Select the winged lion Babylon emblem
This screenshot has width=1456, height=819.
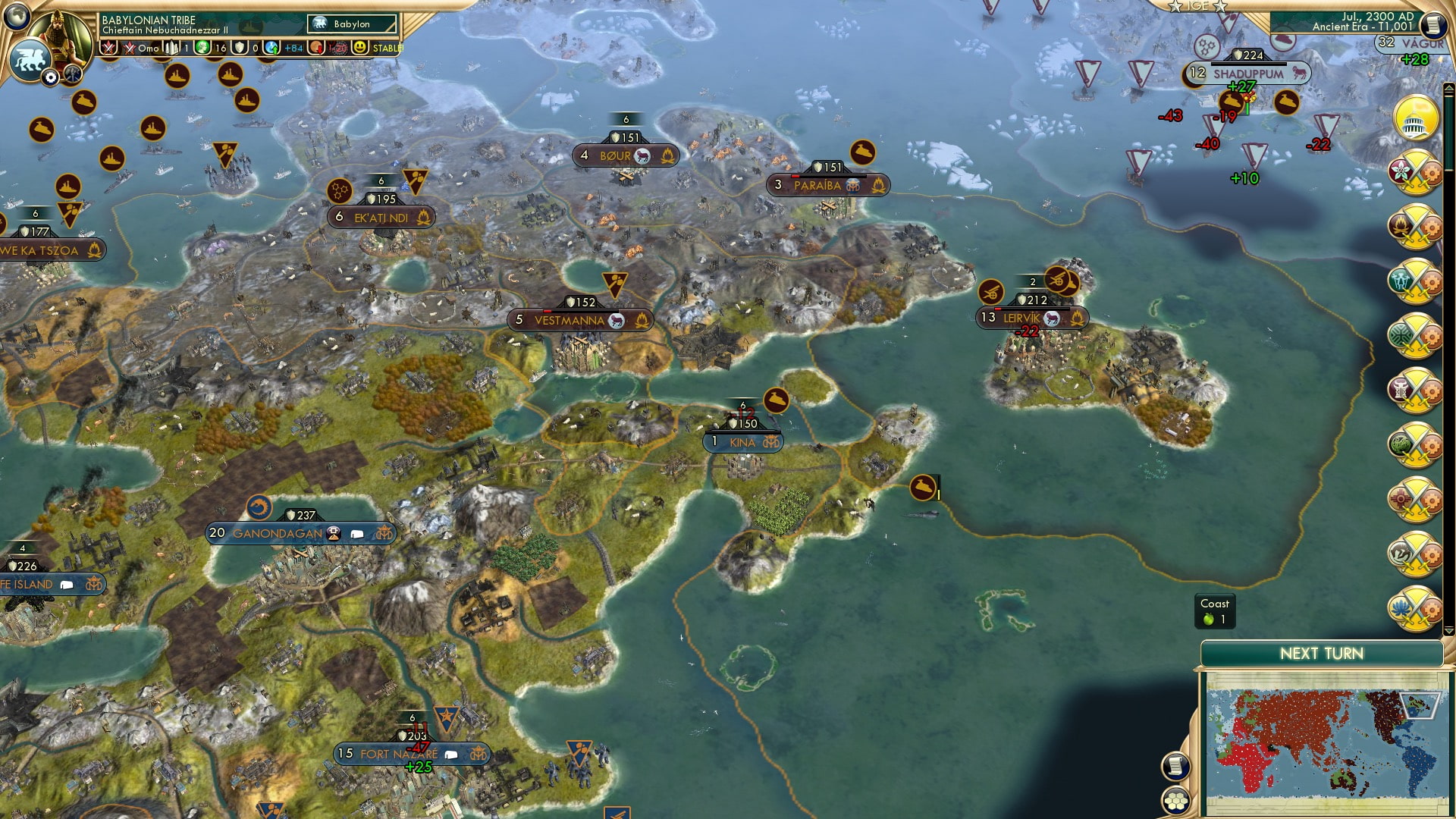click(x=29, y=59)
